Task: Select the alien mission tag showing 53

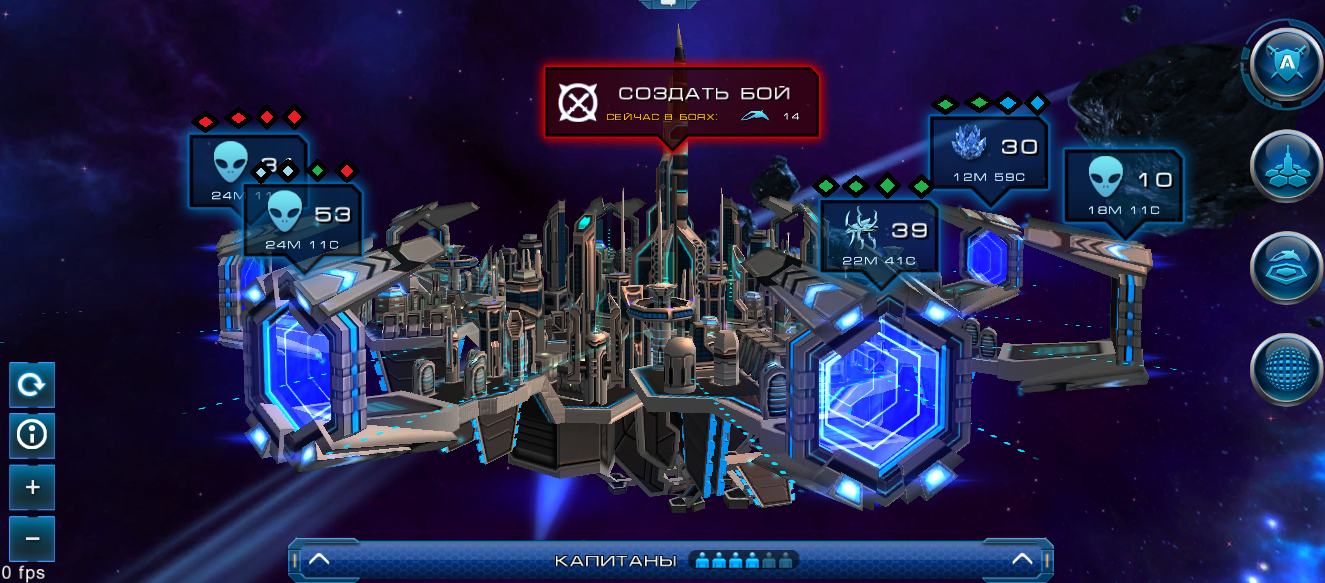Action: [x=303, y=219]
